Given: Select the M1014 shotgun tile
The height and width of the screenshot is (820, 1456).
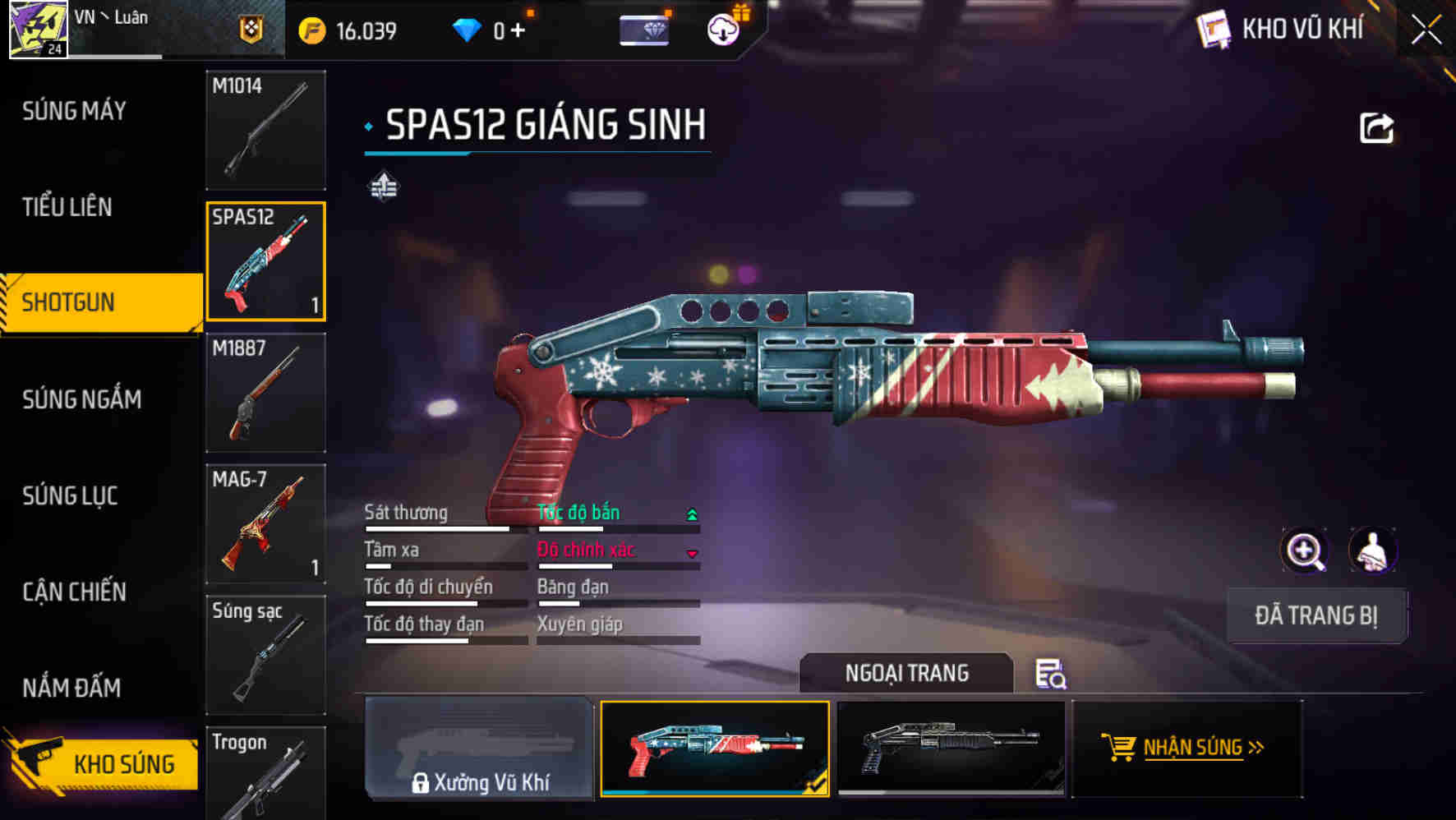Looking at the screenshot, I should tap(265, 130).
